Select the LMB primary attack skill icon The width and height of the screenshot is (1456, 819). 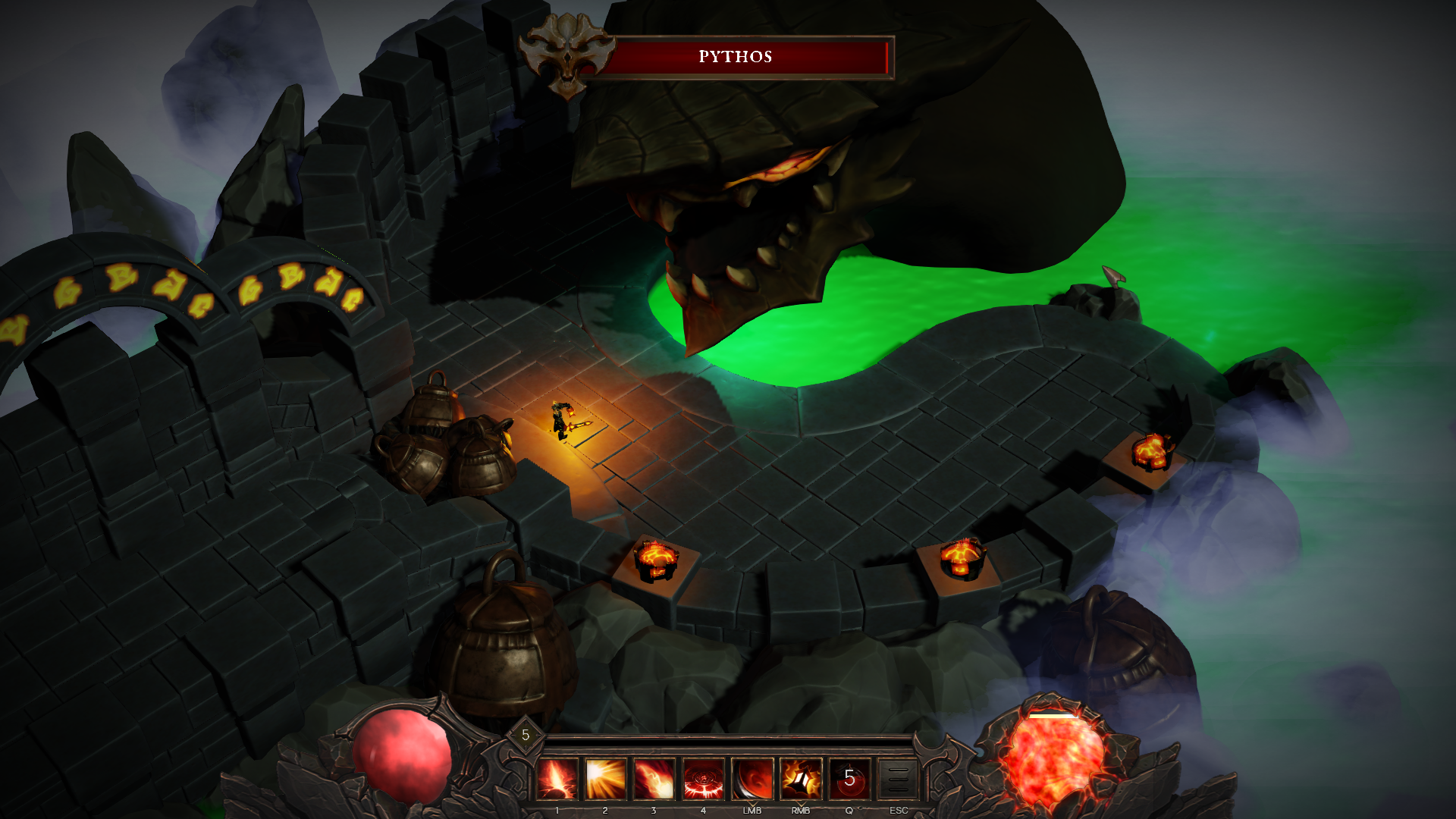(x=752, y=778)
